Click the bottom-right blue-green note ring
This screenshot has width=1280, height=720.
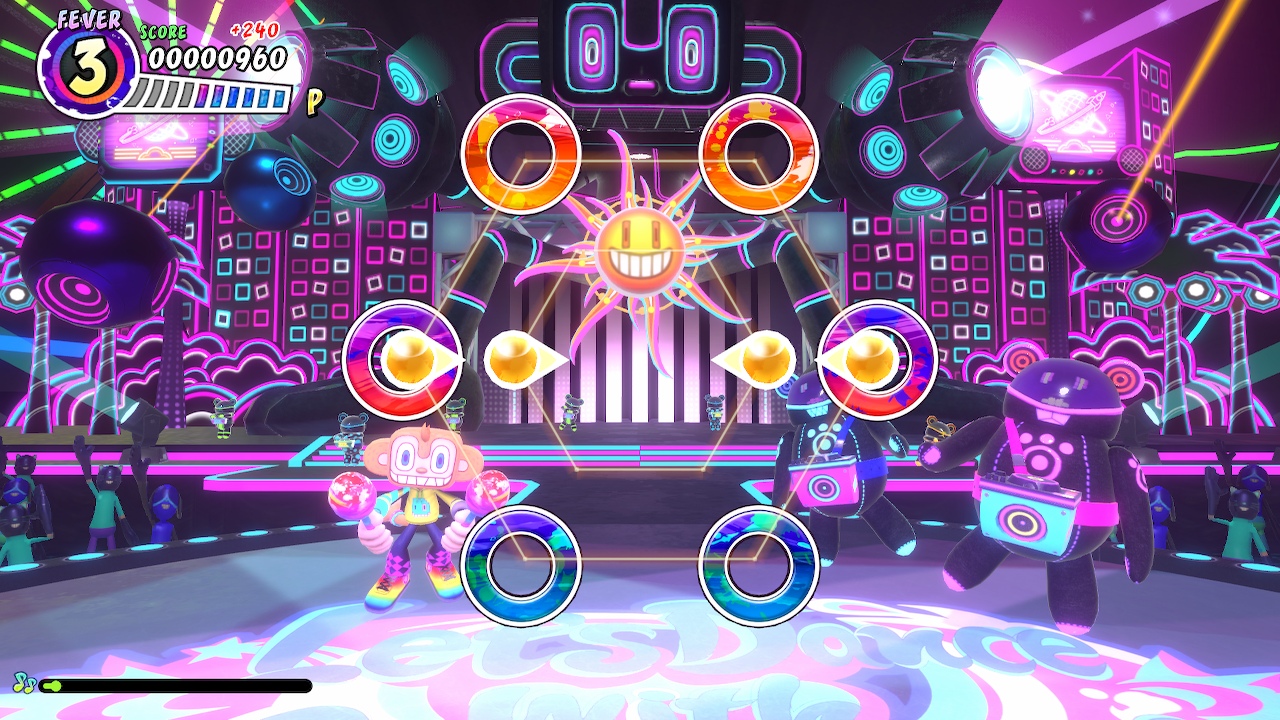753,560
